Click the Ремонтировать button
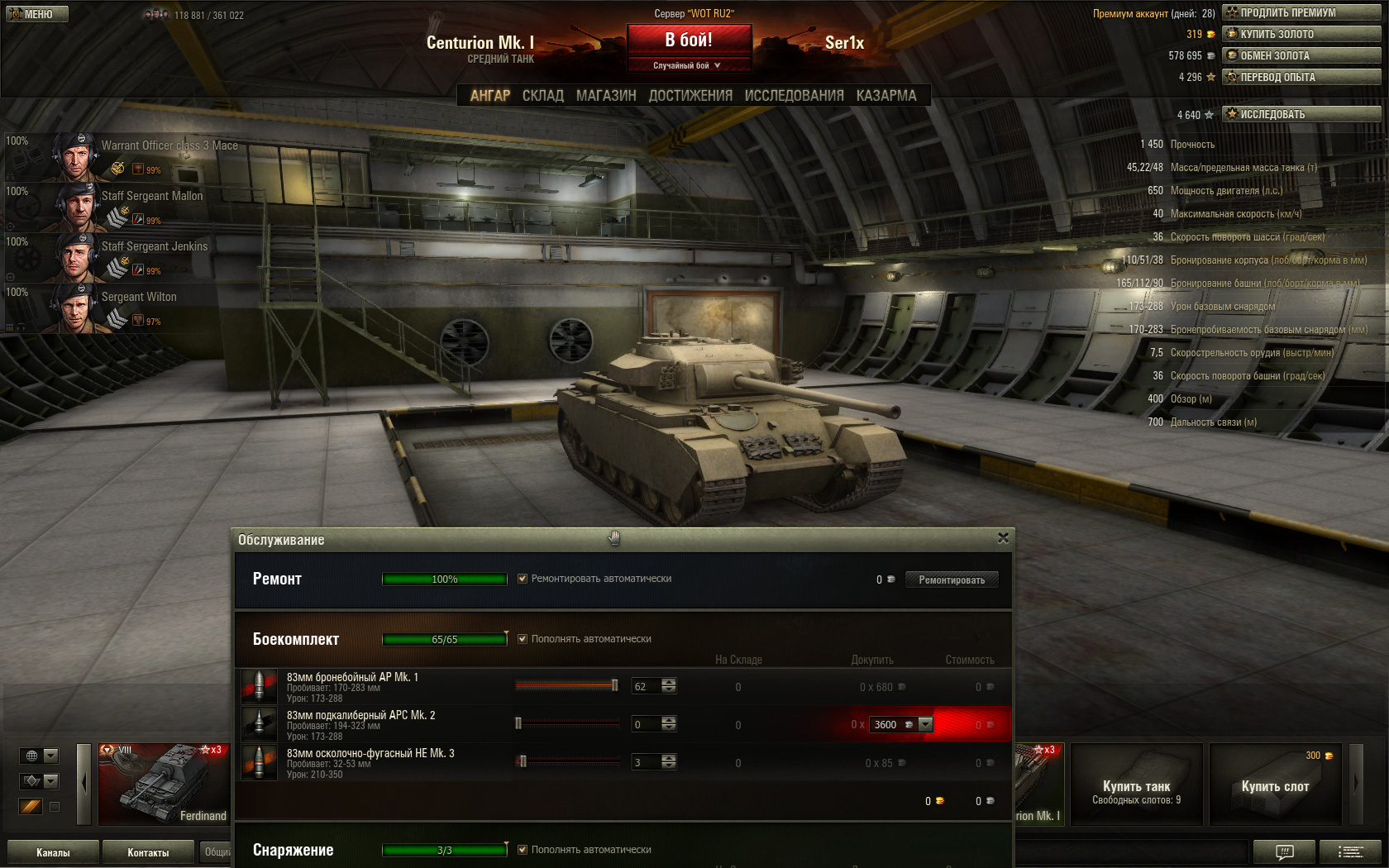Viewport: 1389px width, 868px height. coord(952,580)
